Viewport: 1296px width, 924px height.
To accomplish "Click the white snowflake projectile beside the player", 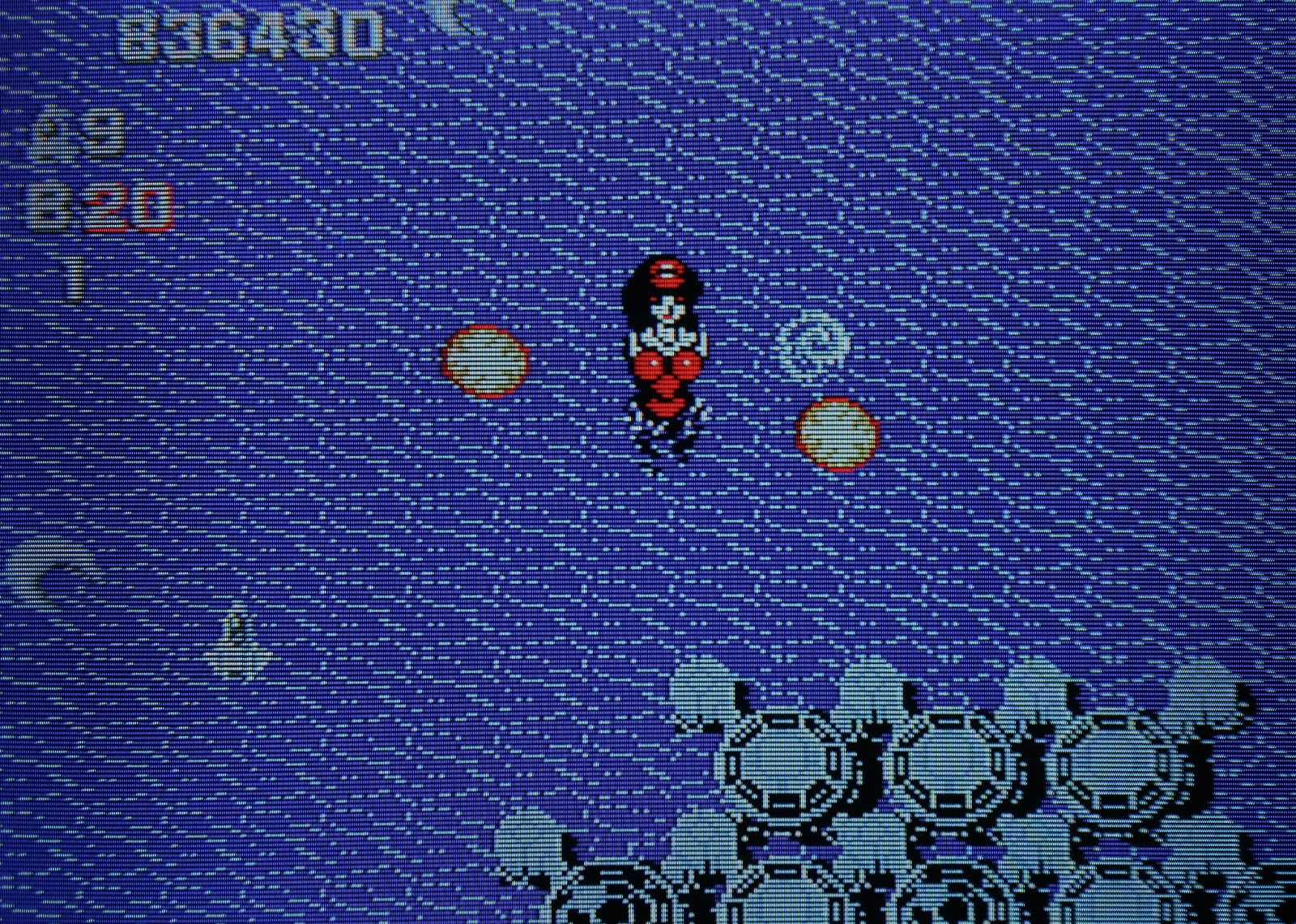I will (814, 344).
